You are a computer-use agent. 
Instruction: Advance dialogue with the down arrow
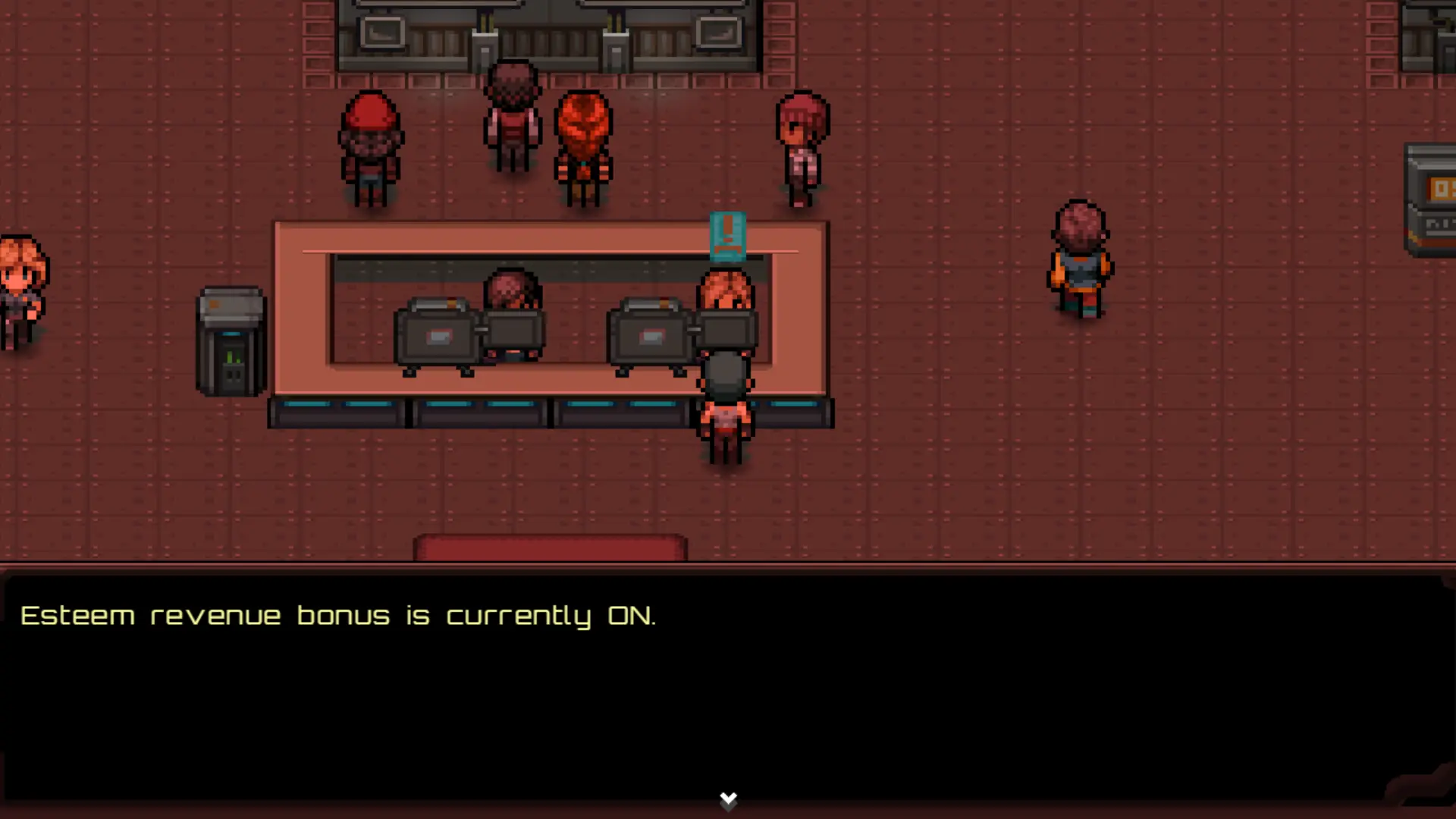[728, 799]
